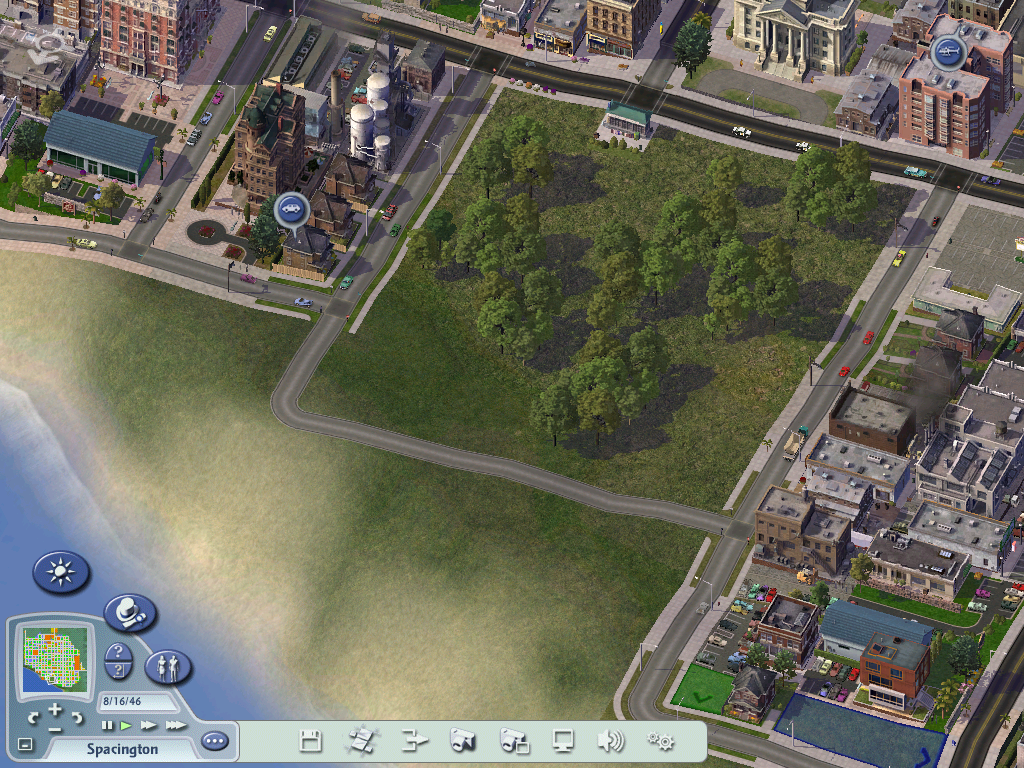Collapse the control panel with minimize button
1024x768 pixels.
click(25, 744)
